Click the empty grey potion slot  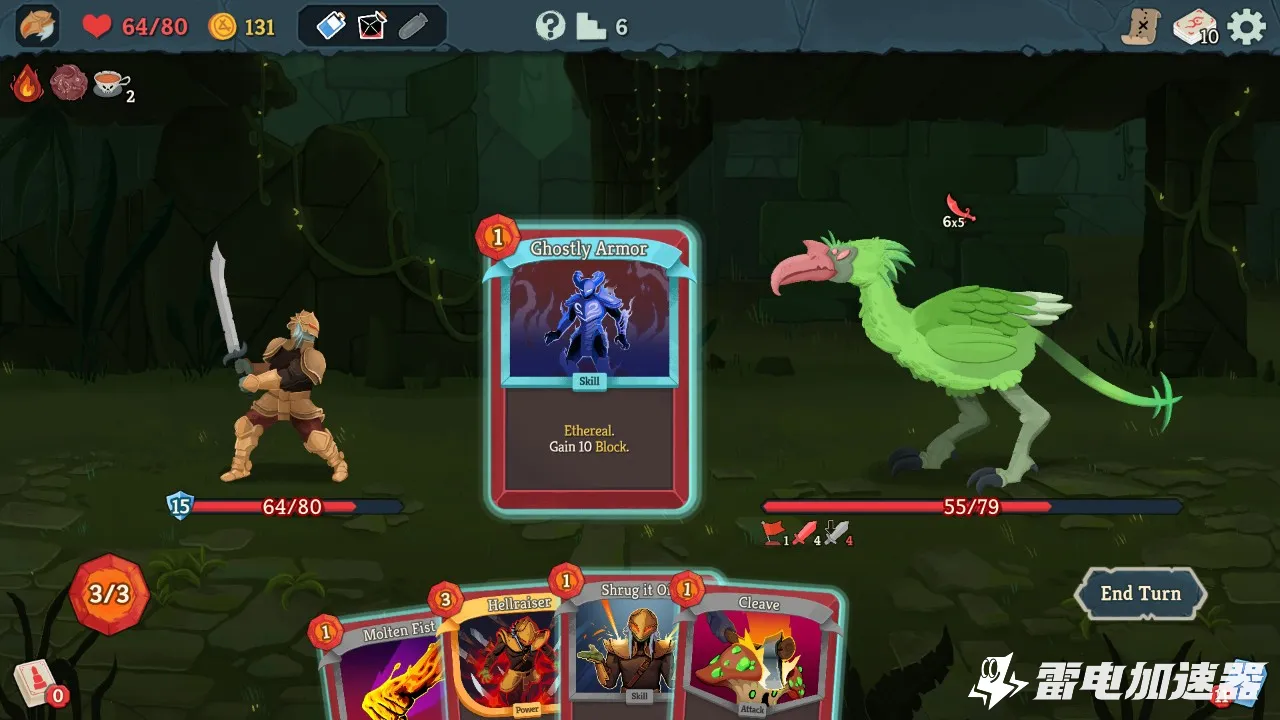click(413, 26)
